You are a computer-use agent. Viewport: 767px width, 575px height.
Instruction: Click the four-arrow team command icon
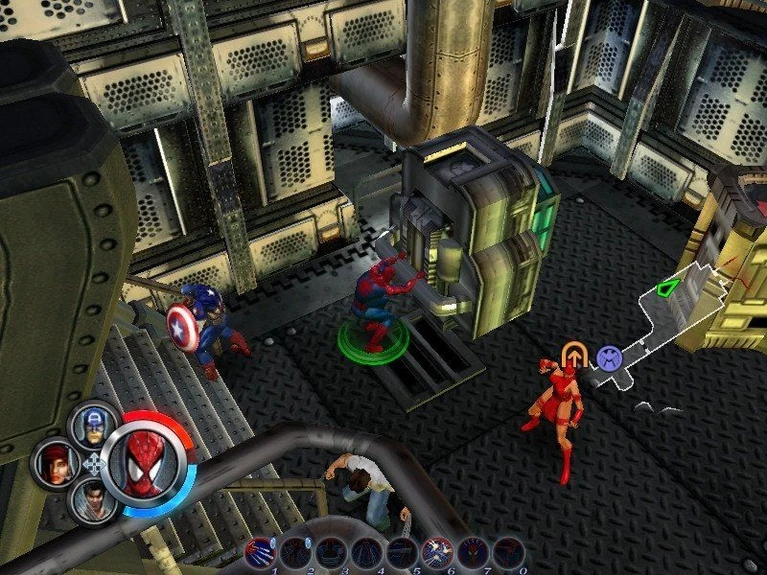95,464
